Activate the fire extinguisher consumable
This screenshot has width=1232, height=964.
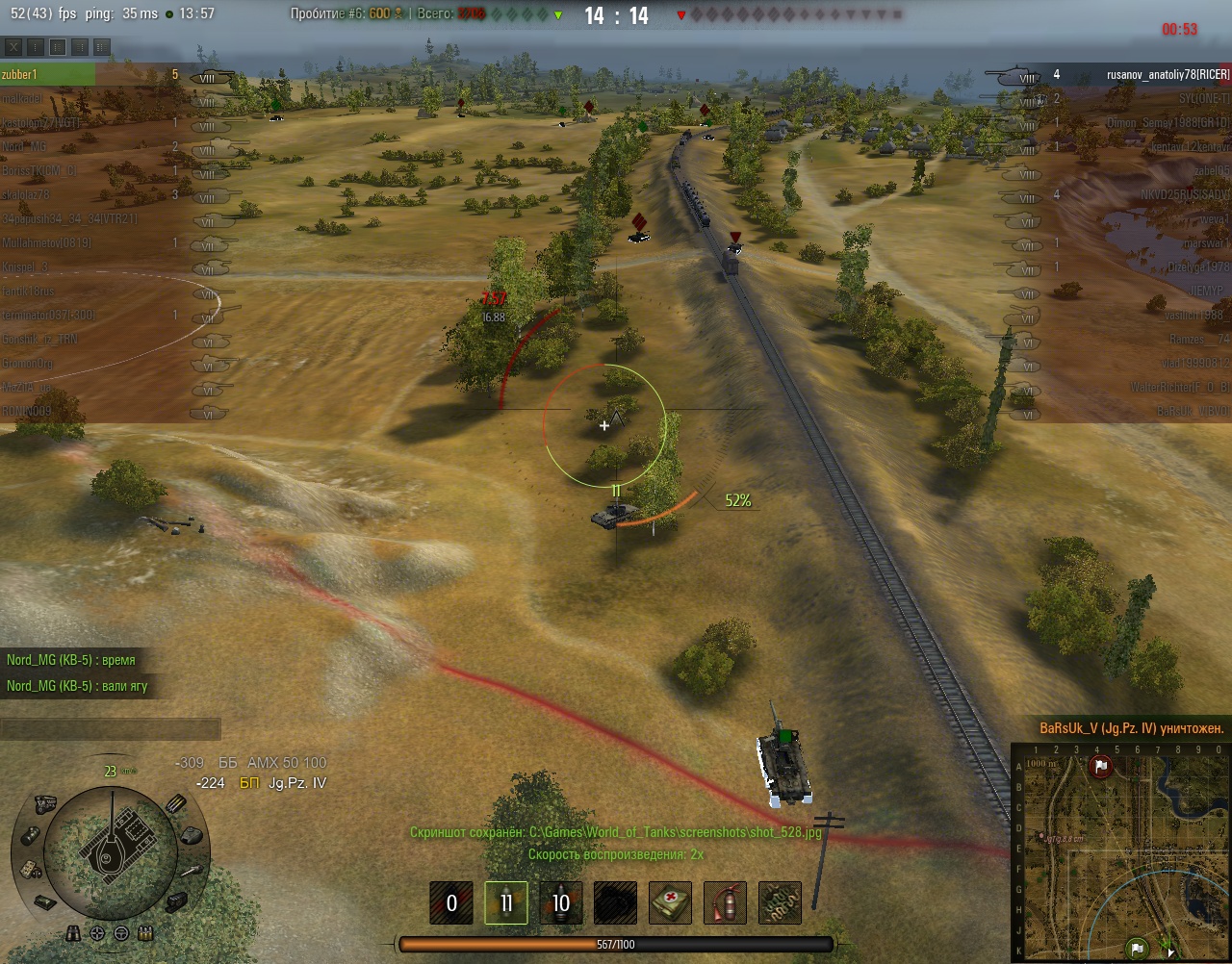726,902
